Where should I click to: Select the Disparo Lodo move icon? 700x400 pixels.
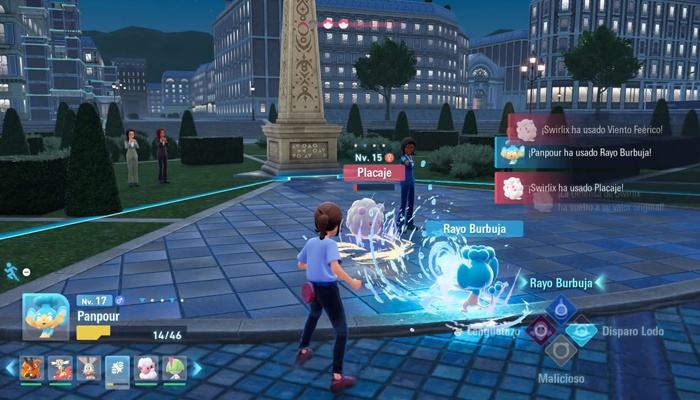582,329
